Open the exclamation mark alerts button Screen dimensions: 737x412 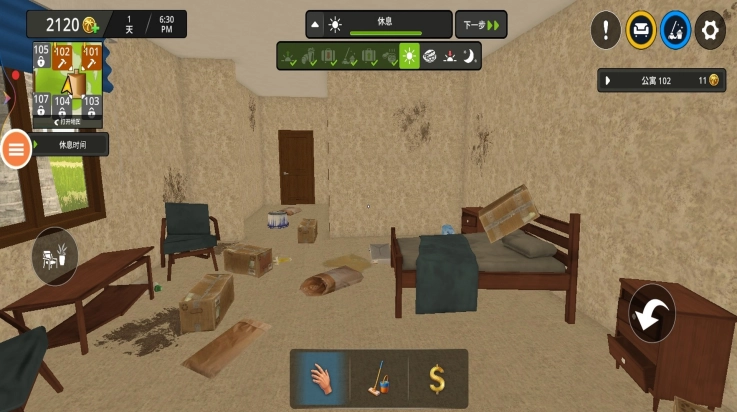606,30
